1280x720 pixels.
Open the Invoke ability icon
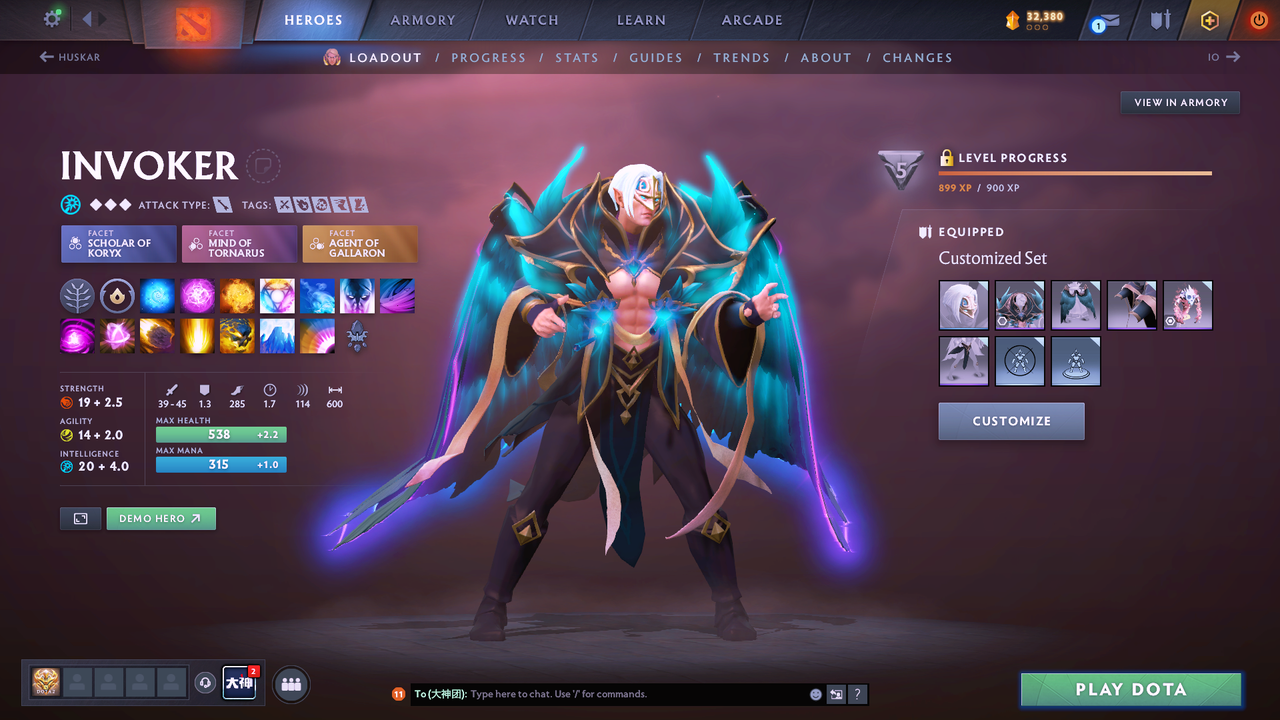click(x=277, y=295)
